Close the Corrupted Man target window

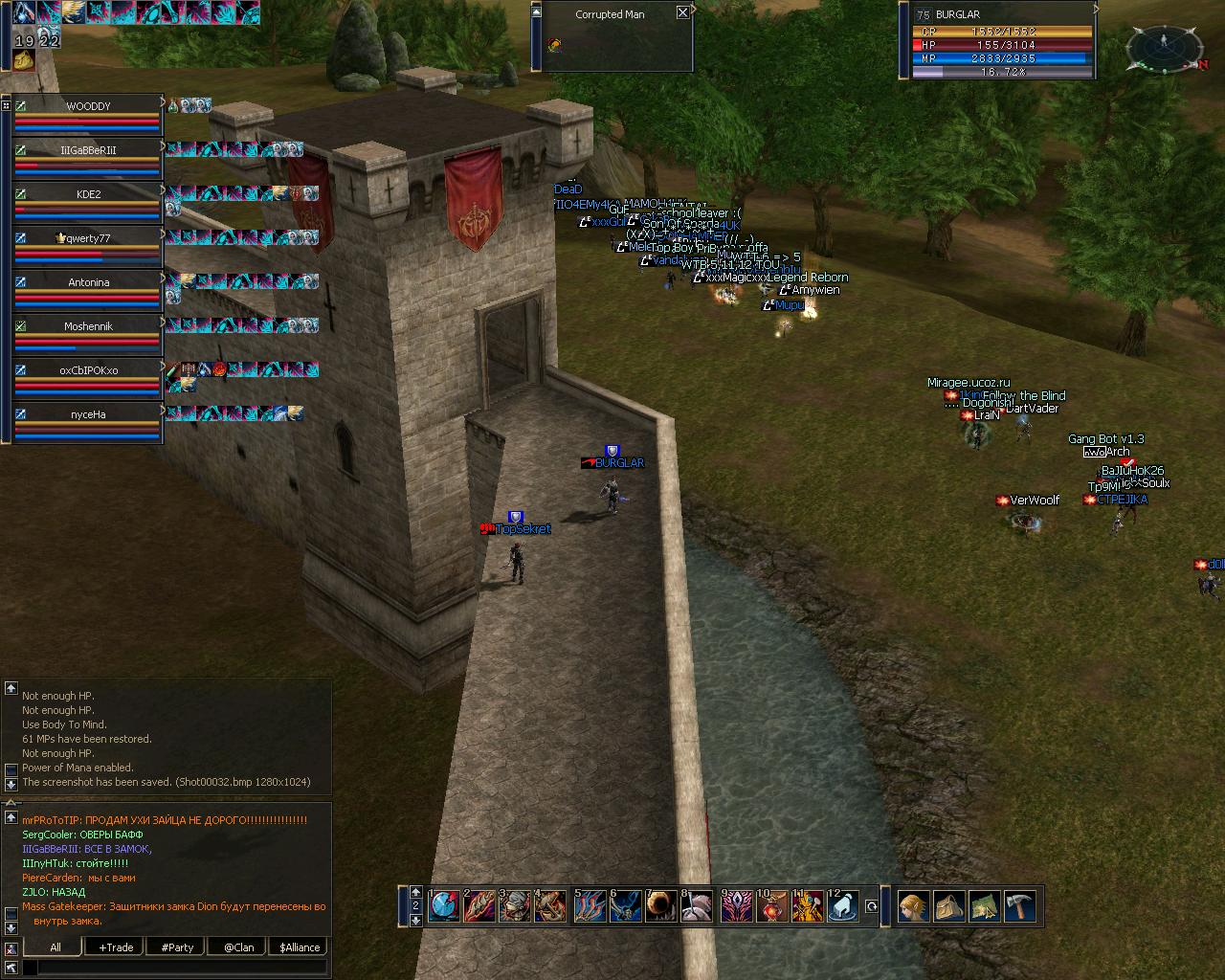[x=682, y=13]
